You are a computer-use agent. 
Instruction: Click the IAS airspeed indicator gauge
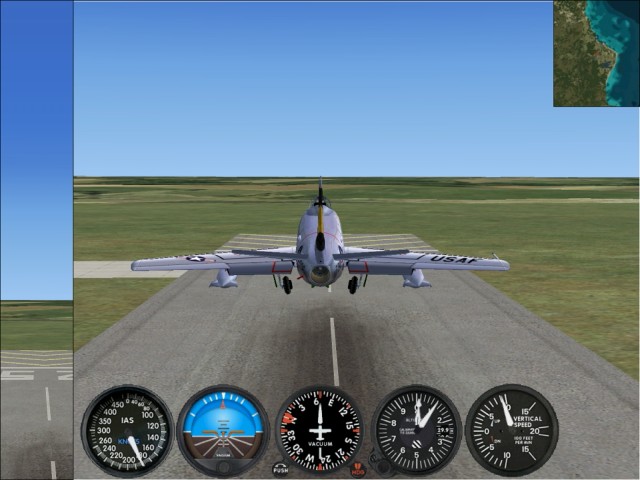coord(127,430)
